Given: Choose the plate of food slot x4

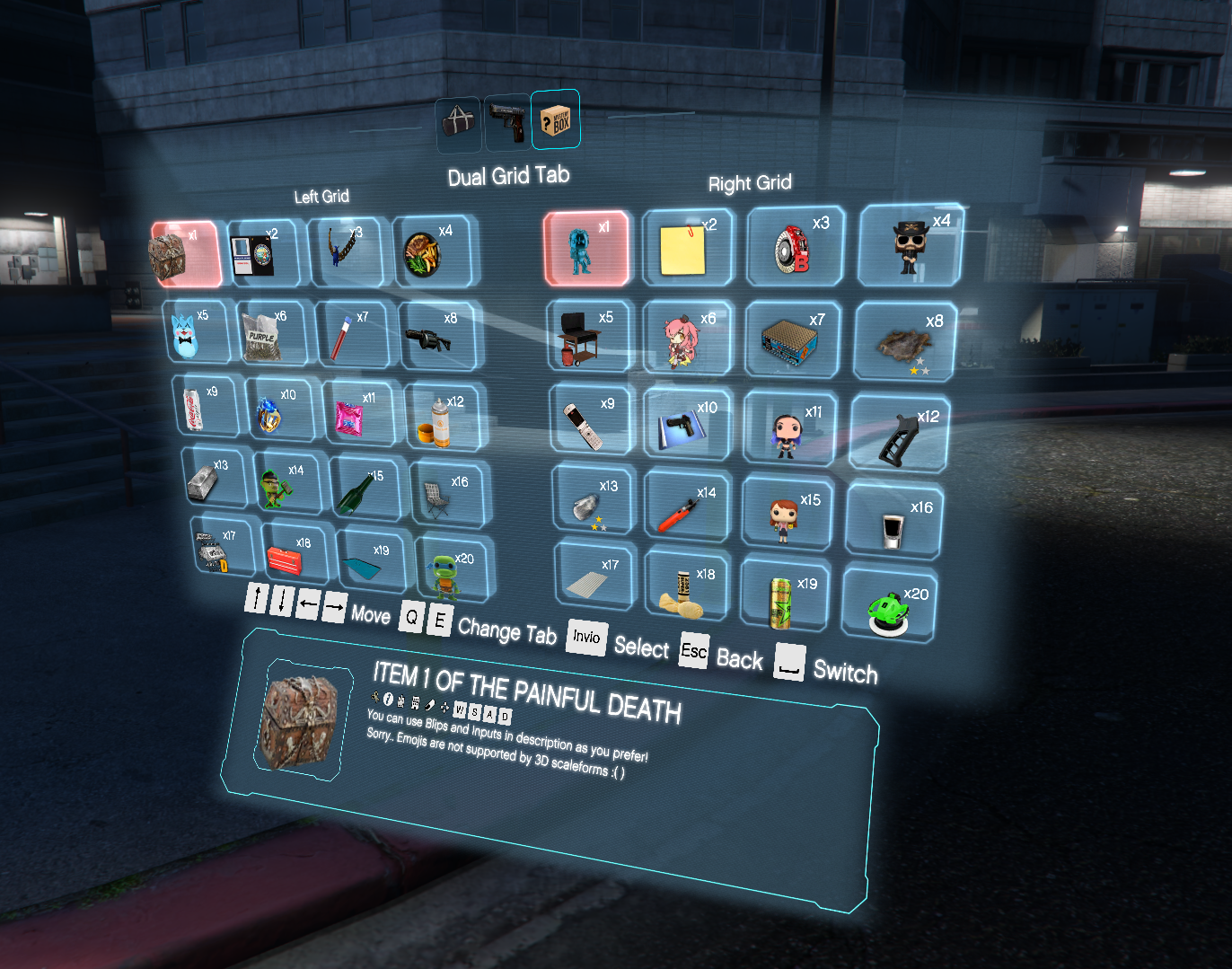Looking at the screenshot, I should pyautogui.click(x=435, y=251).
